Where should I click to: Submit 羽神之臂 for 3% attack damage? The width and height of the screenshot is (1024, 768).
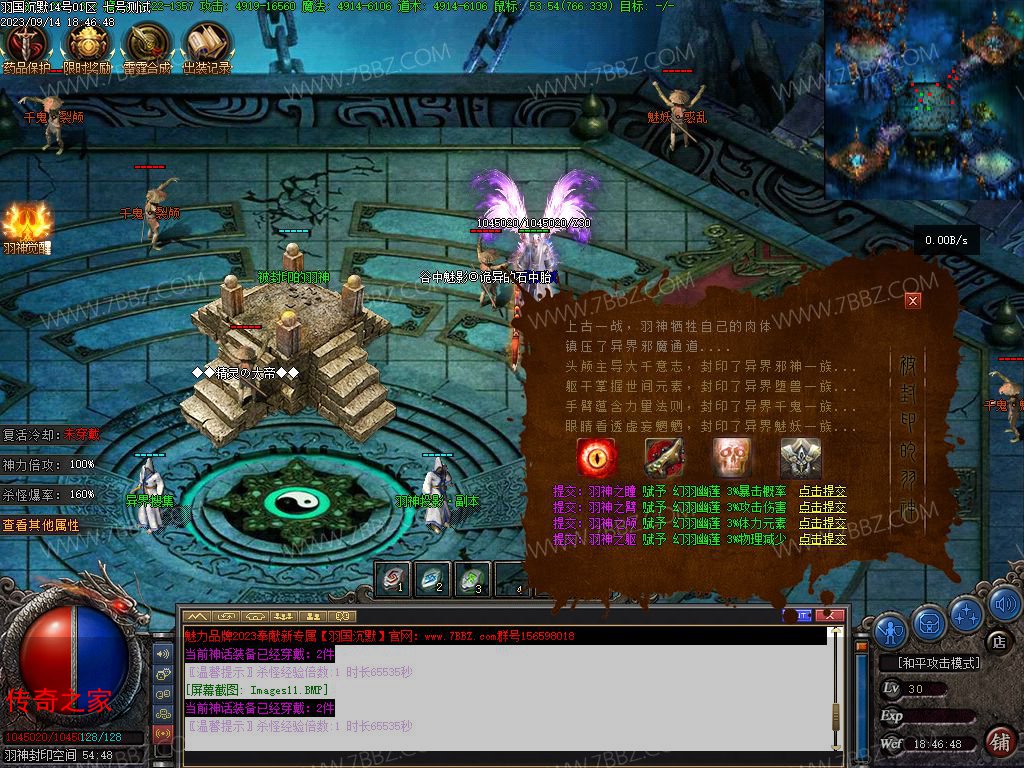[x=822, y=507]
